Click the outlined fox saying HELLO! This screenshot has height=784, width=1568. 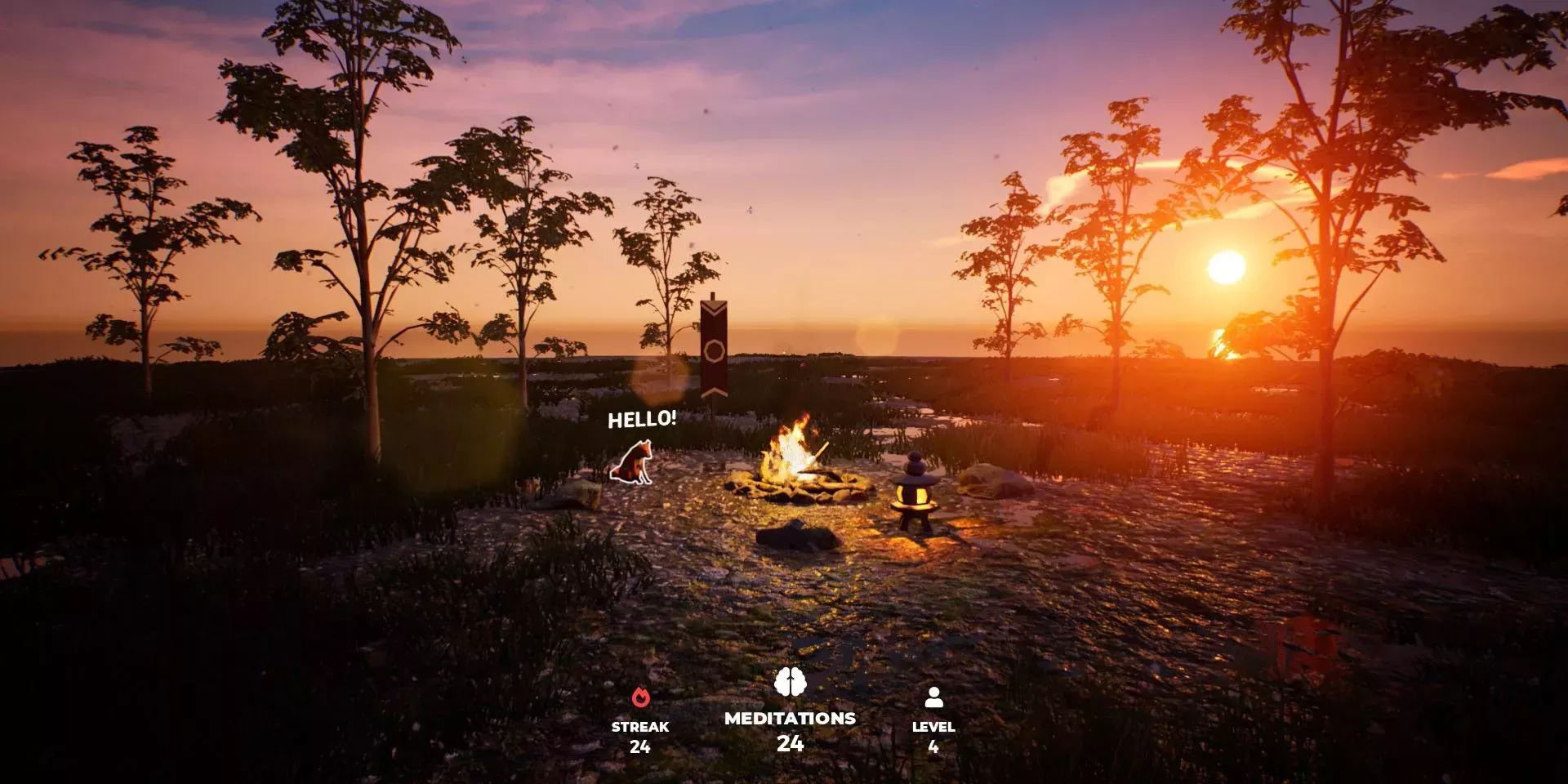(x=633, y=463)
